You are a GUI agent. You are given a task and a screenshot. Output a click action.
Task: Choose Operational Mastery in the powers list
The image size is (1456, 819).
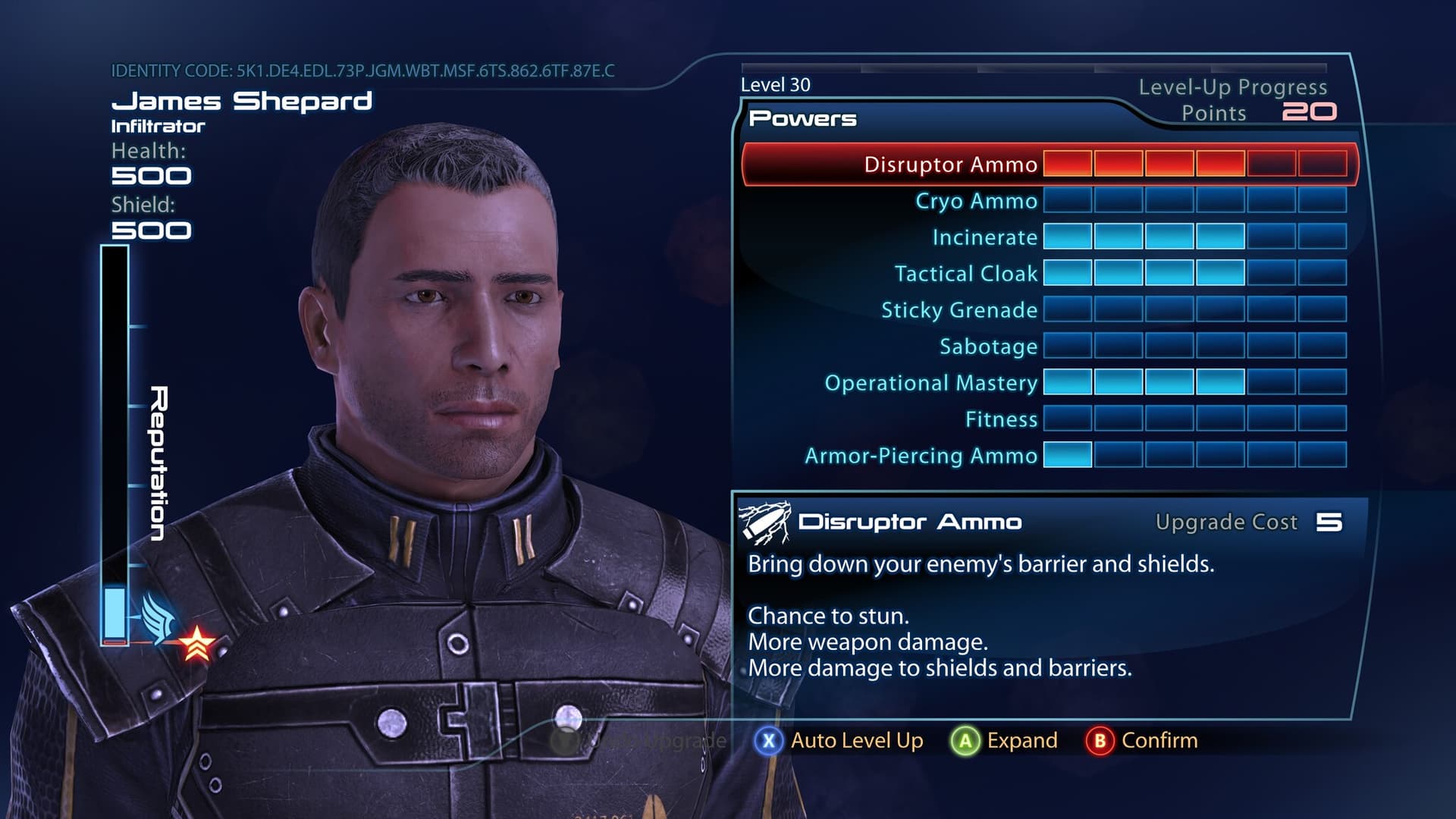pos(930,383)
